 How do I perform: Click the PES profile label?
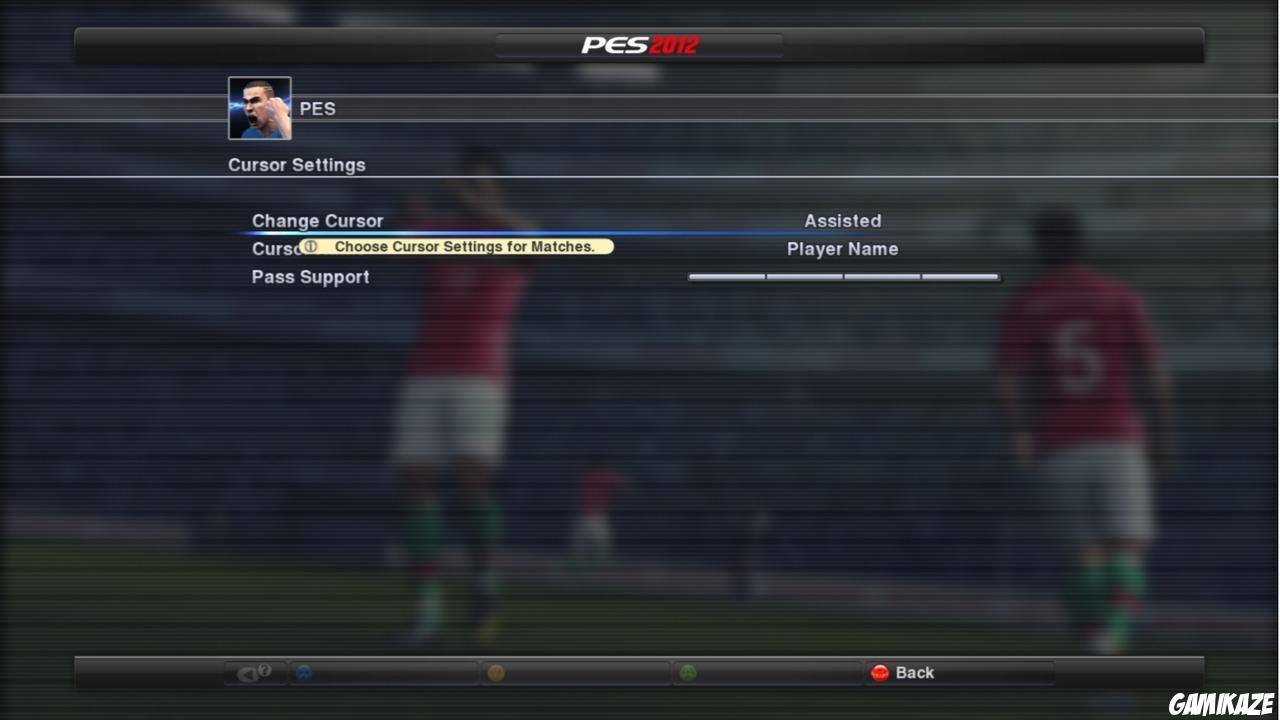pos(318,108)
